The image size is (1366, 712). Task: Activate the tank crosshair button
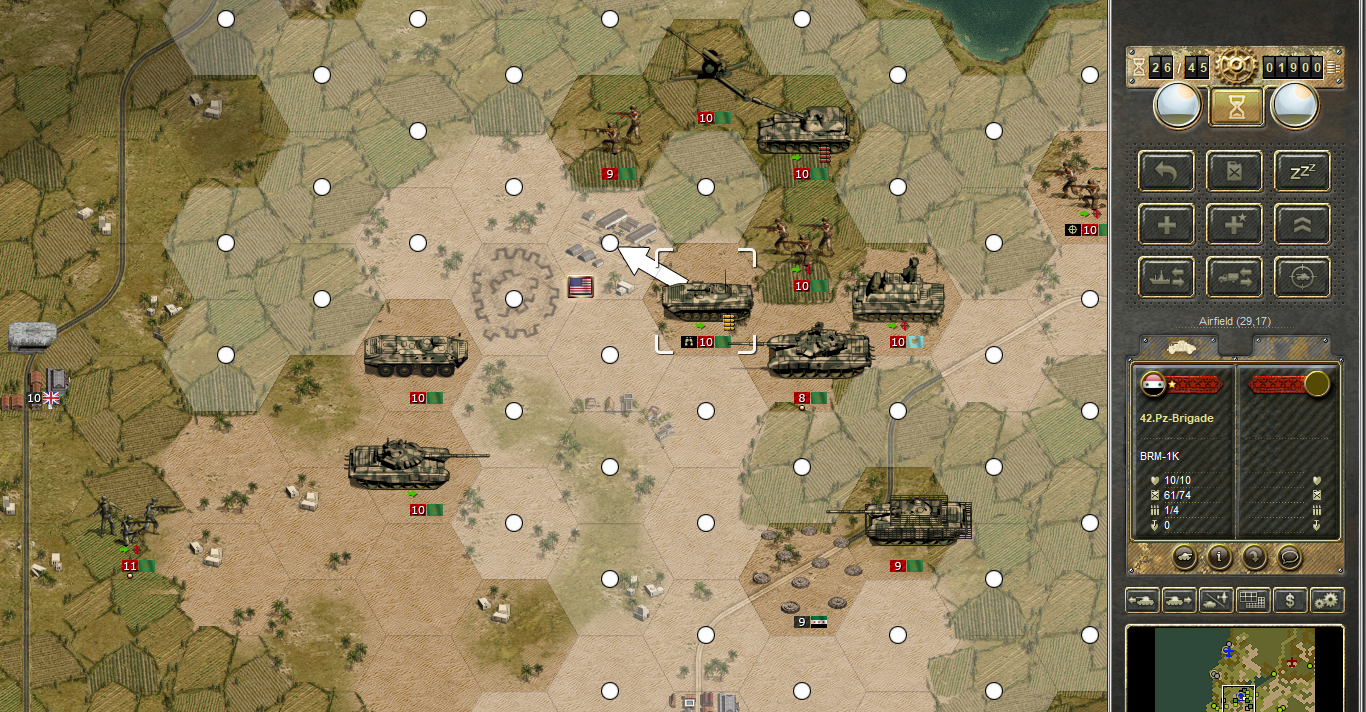(x=1302, y=277)
